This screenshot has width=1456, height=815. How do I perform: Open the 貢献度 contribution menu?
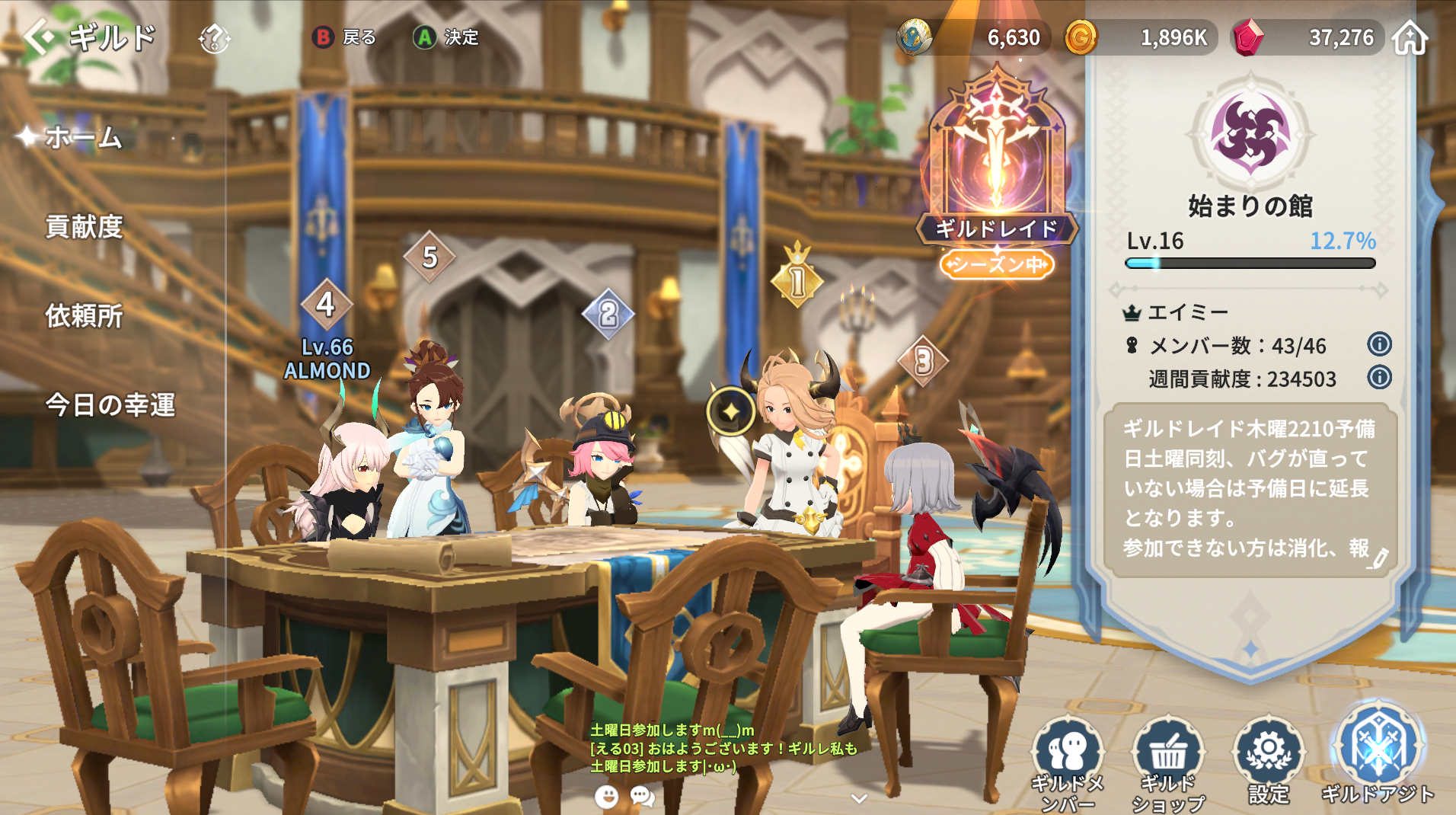tap(84, 227)
